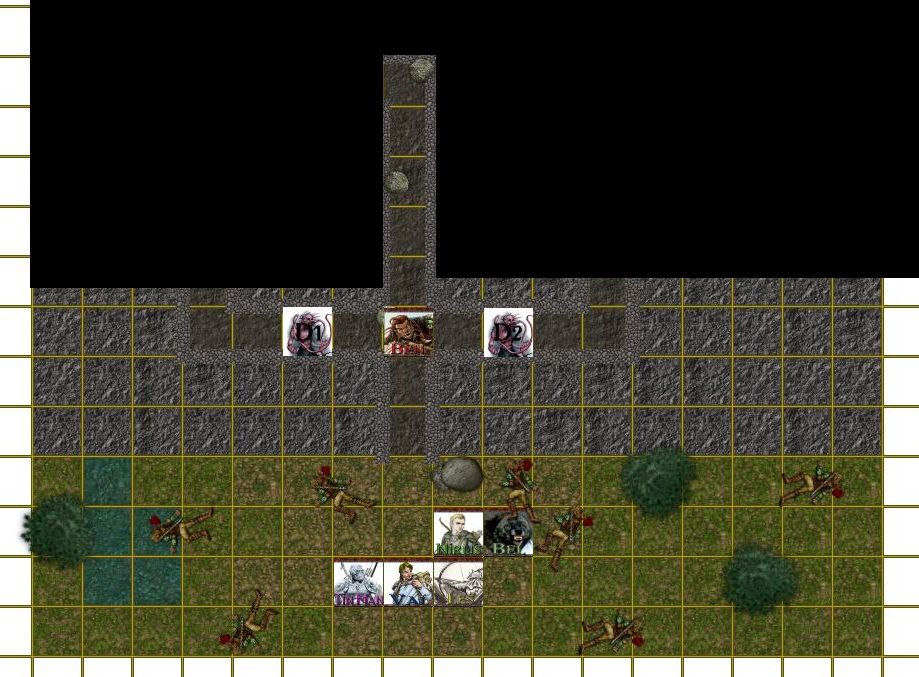Select the D1 enemy token
This screenshot has width=919, height=677.
coord(307,332)
